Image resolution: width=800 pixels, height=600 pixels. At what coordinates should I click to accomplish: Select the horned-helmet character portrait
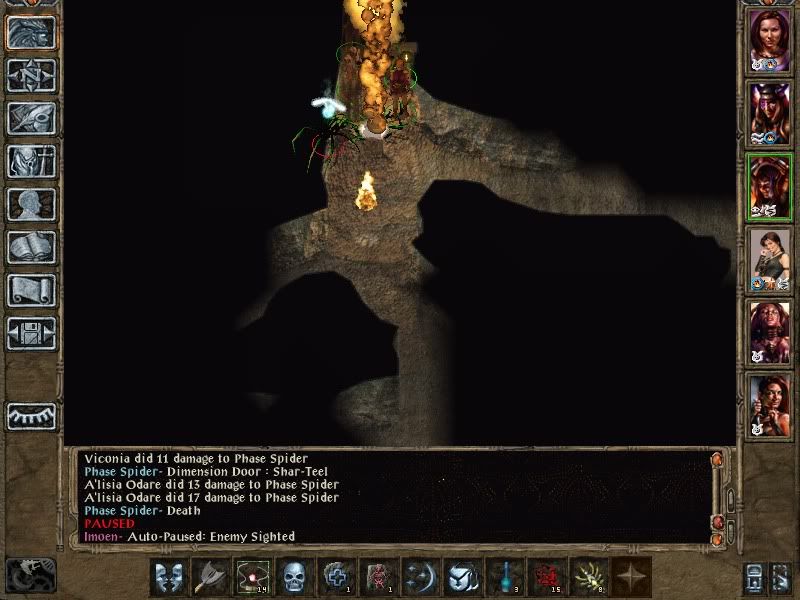tap(768, 112)
